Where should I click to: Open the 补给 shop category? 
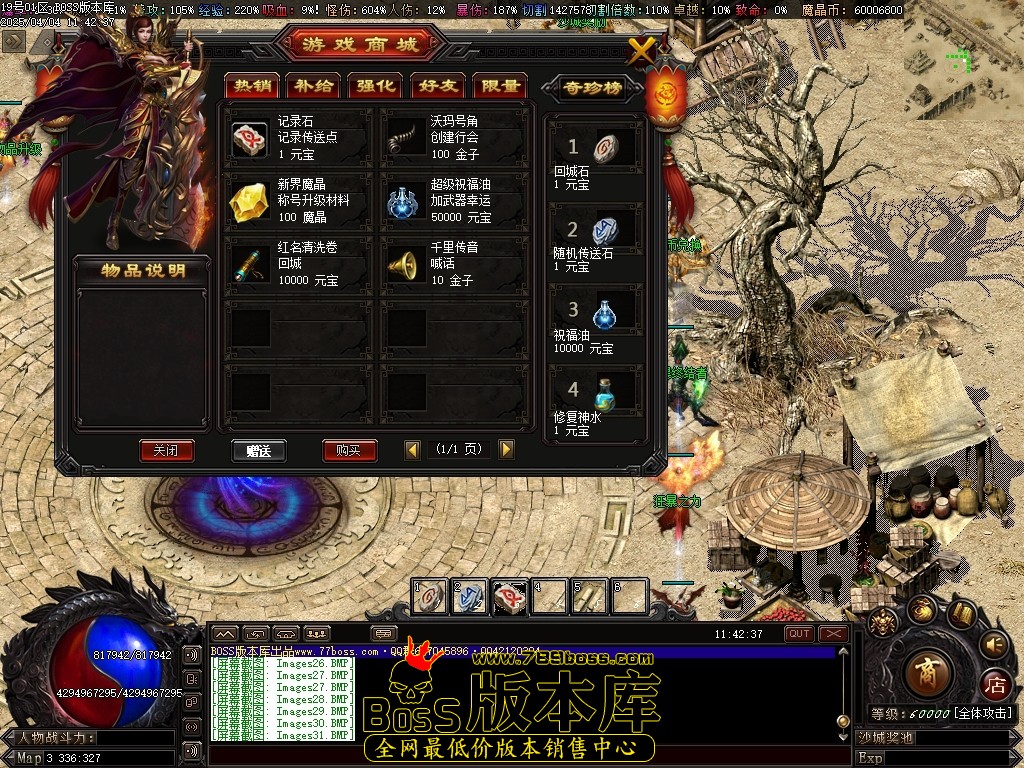click(x=312, y=86)
